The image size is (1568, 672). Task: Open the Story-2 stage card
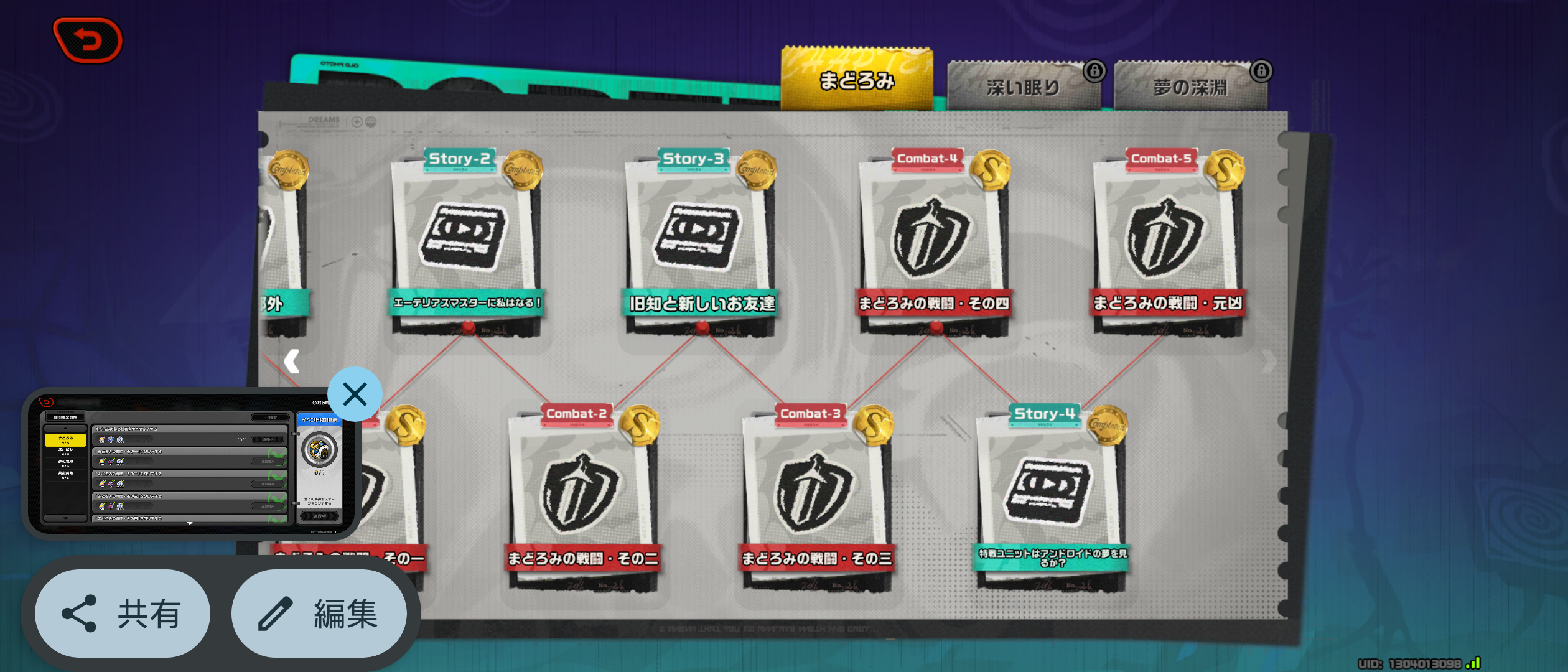(465, 243)
